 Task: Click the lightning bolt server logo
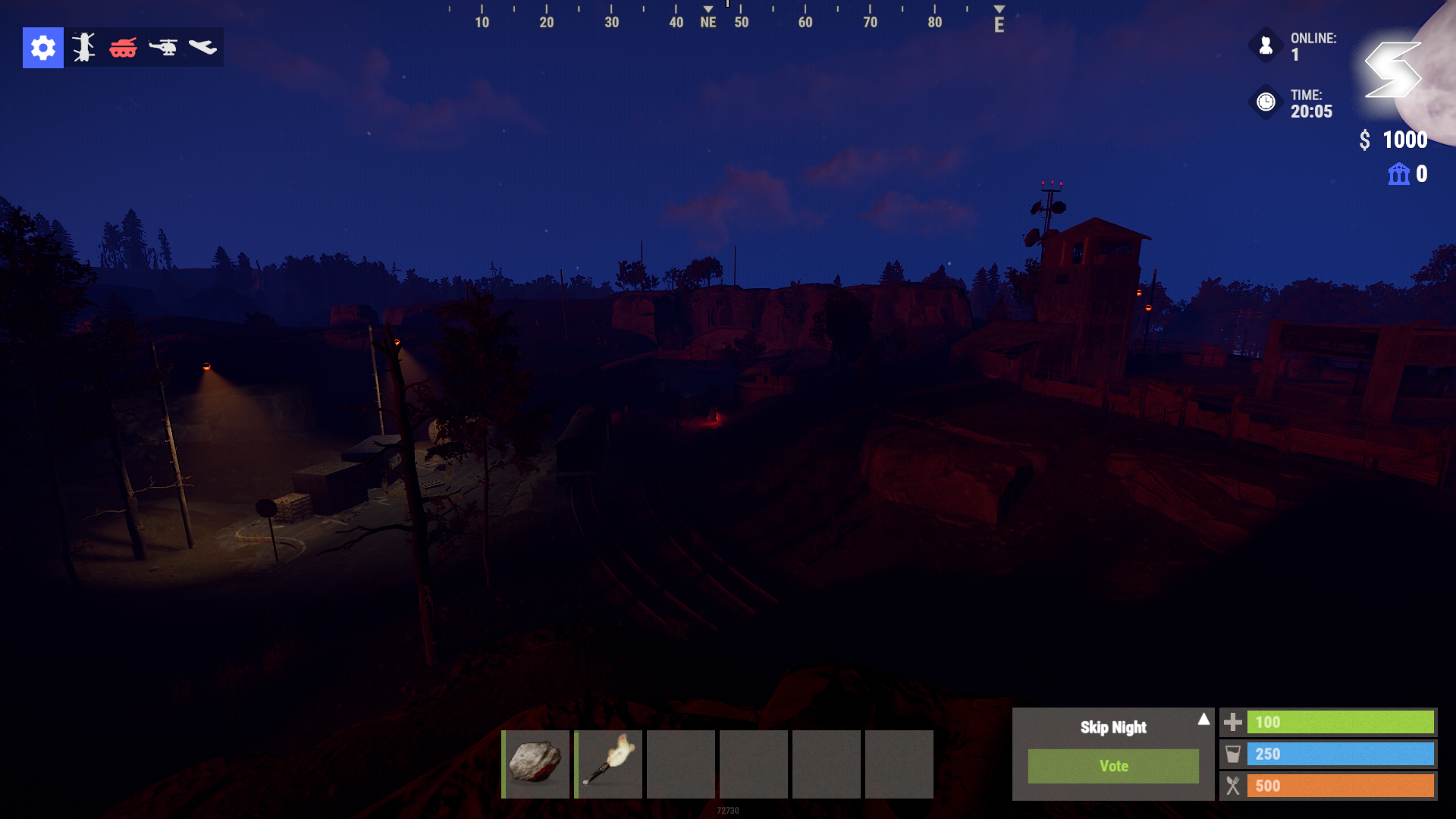click(1393, 70)
